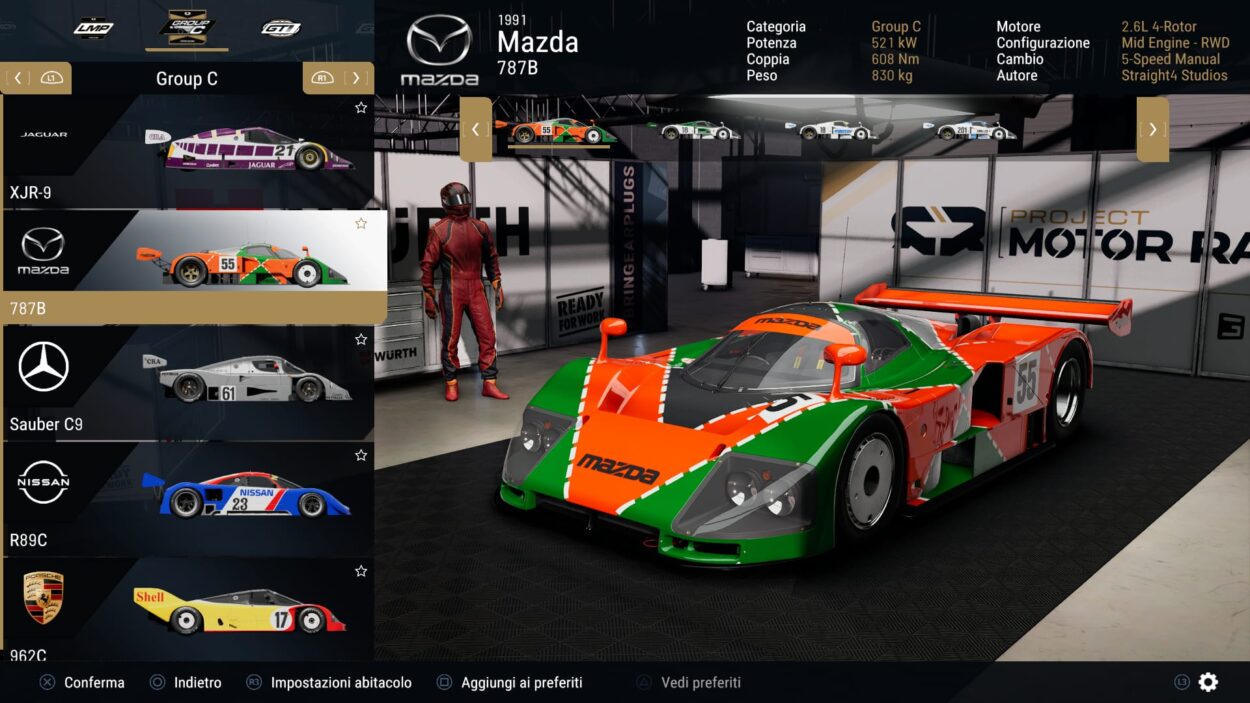Switch to the GT class tab
This screenshot has width=1250, height=703.
pos(281,28)
